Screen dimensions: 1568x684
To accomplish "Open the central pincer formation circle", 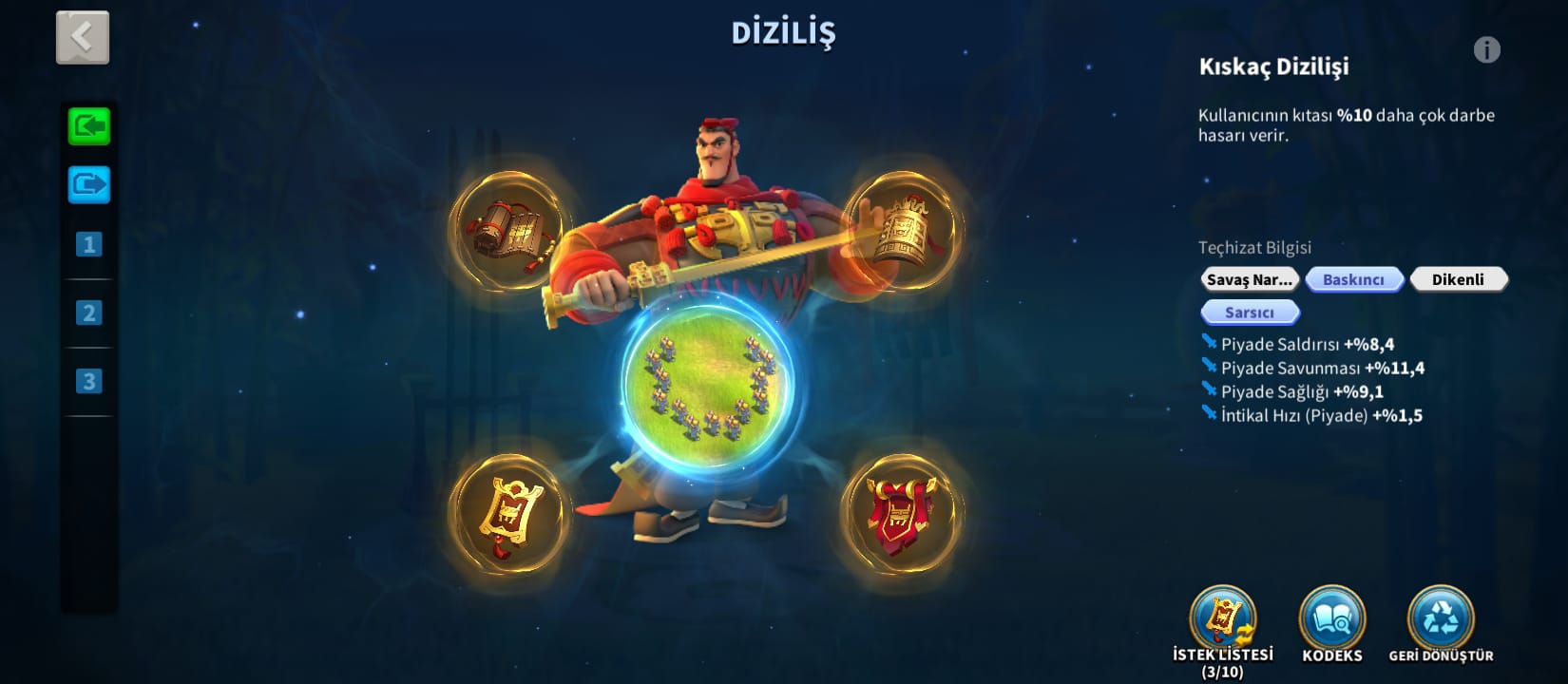I will click(x=708, y=388).
